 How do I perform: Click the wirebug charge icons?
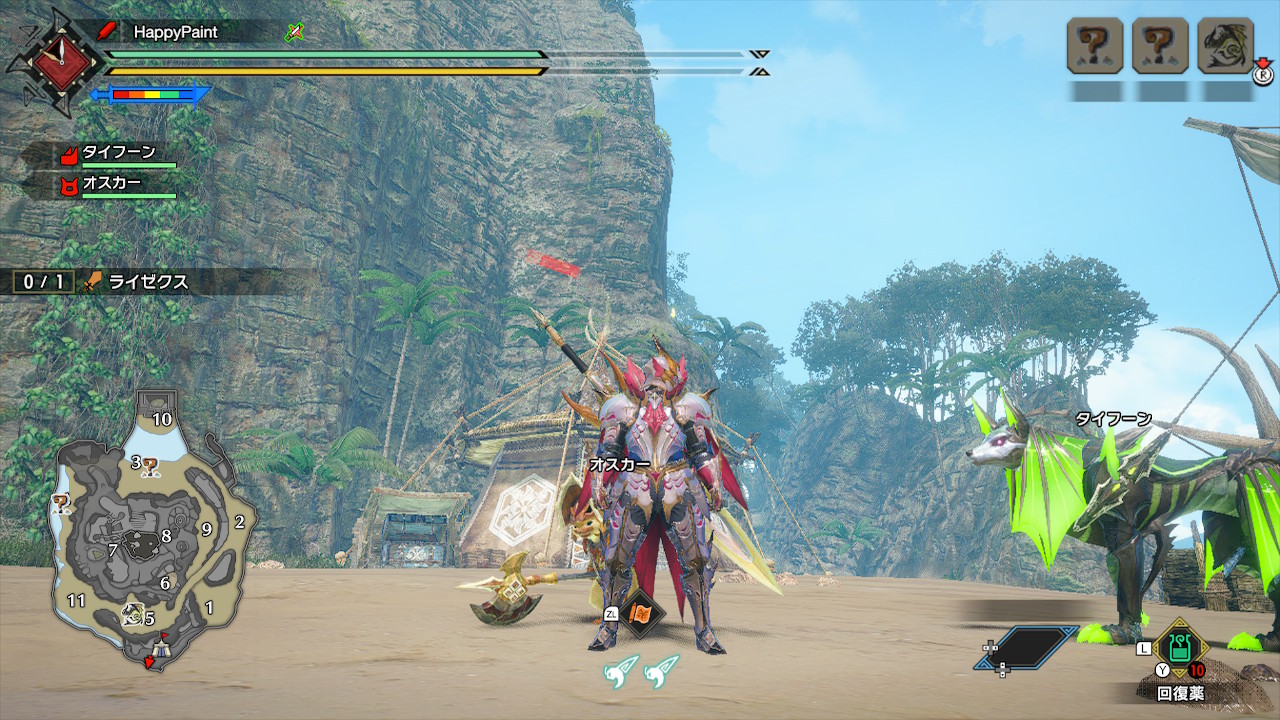641,671
